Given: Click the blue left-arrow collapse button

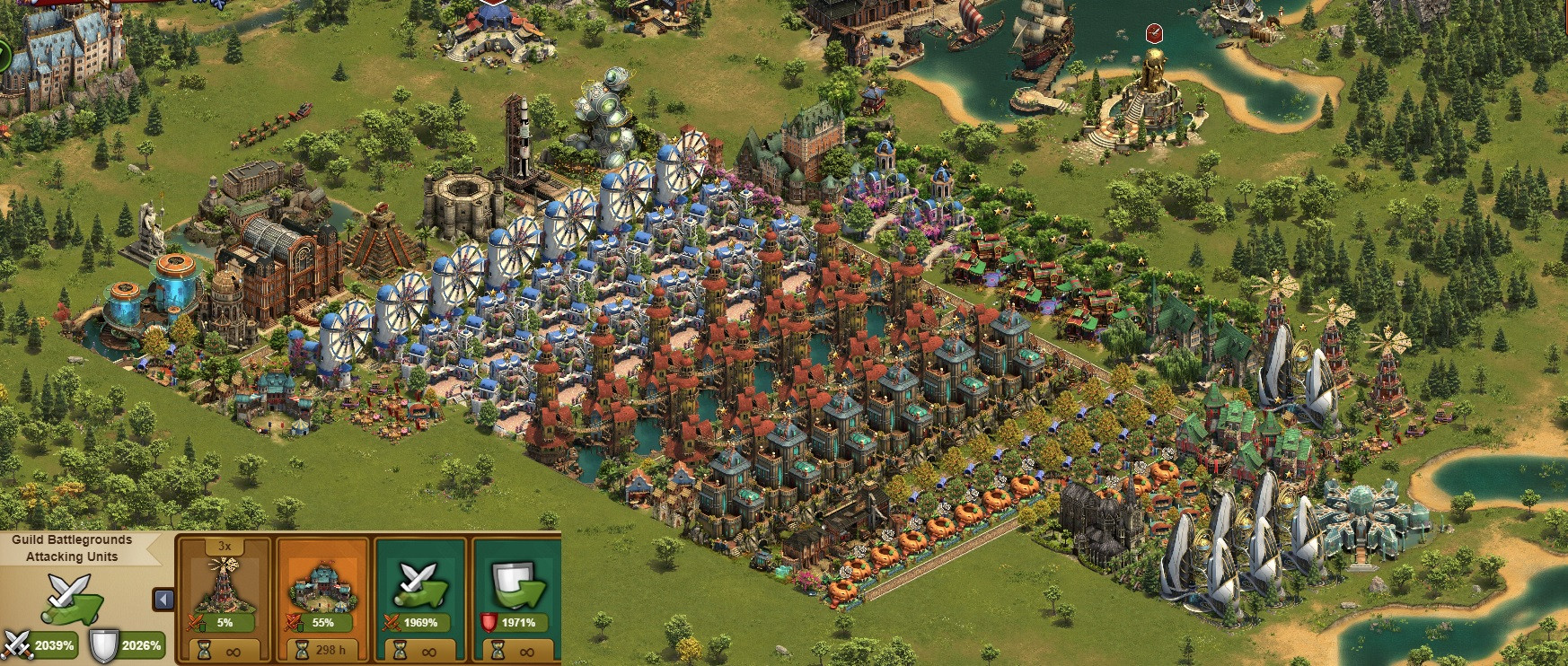Looking at the screenshot, I should tap(164, 599).
